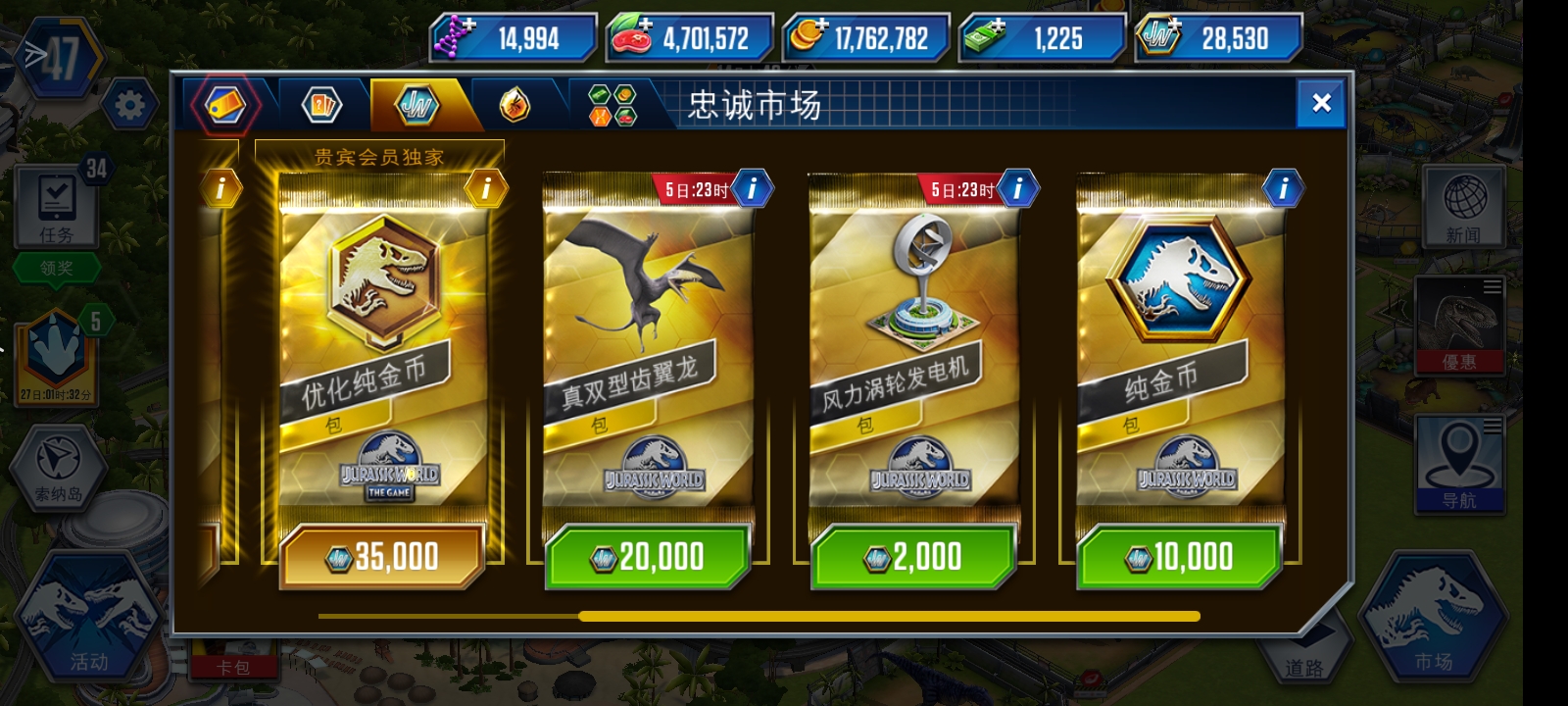Viewport: 1568px width, 706px height.
Task: View info for the 真双型齿翼龙 pack
Action: coord(752,188)
